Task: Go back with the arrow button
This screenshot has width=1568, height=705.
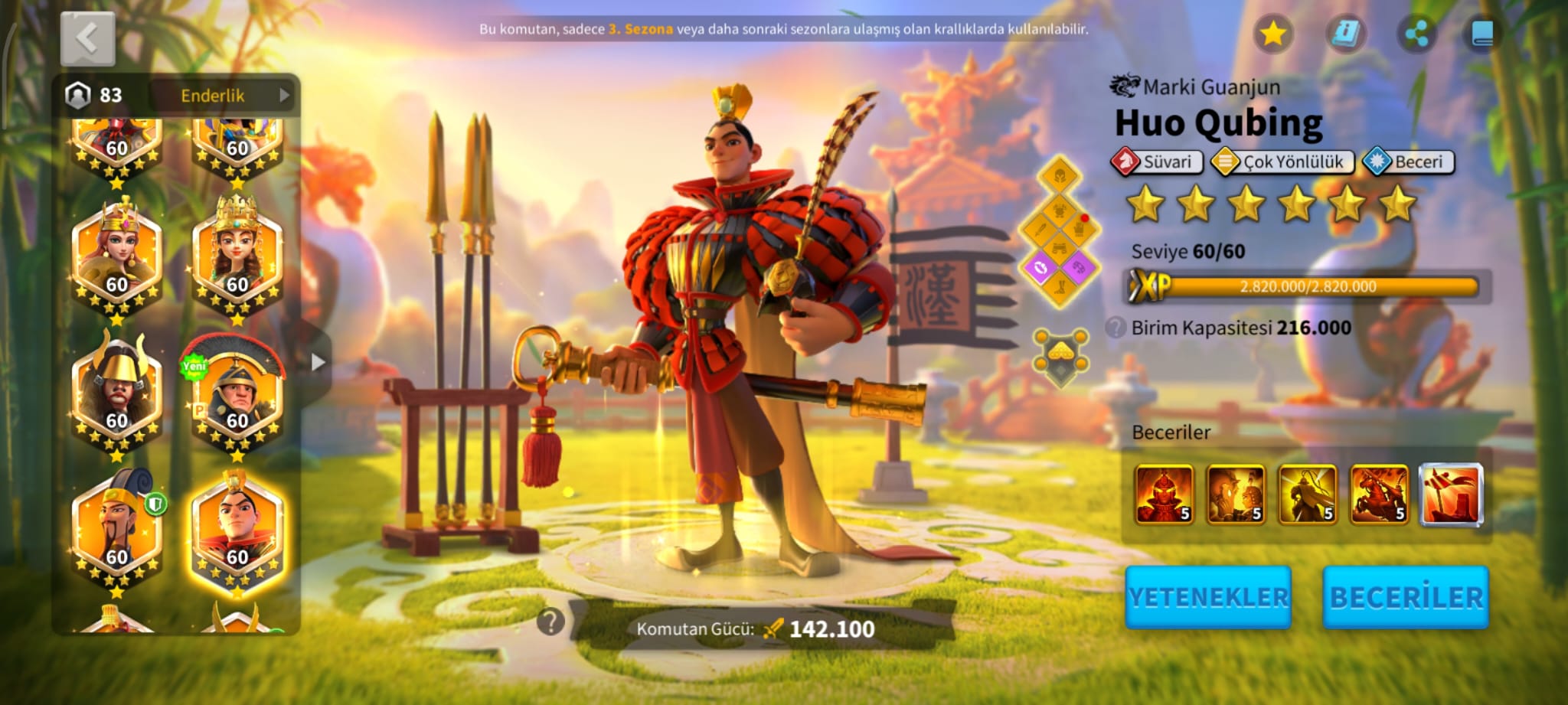Action: 87,38
